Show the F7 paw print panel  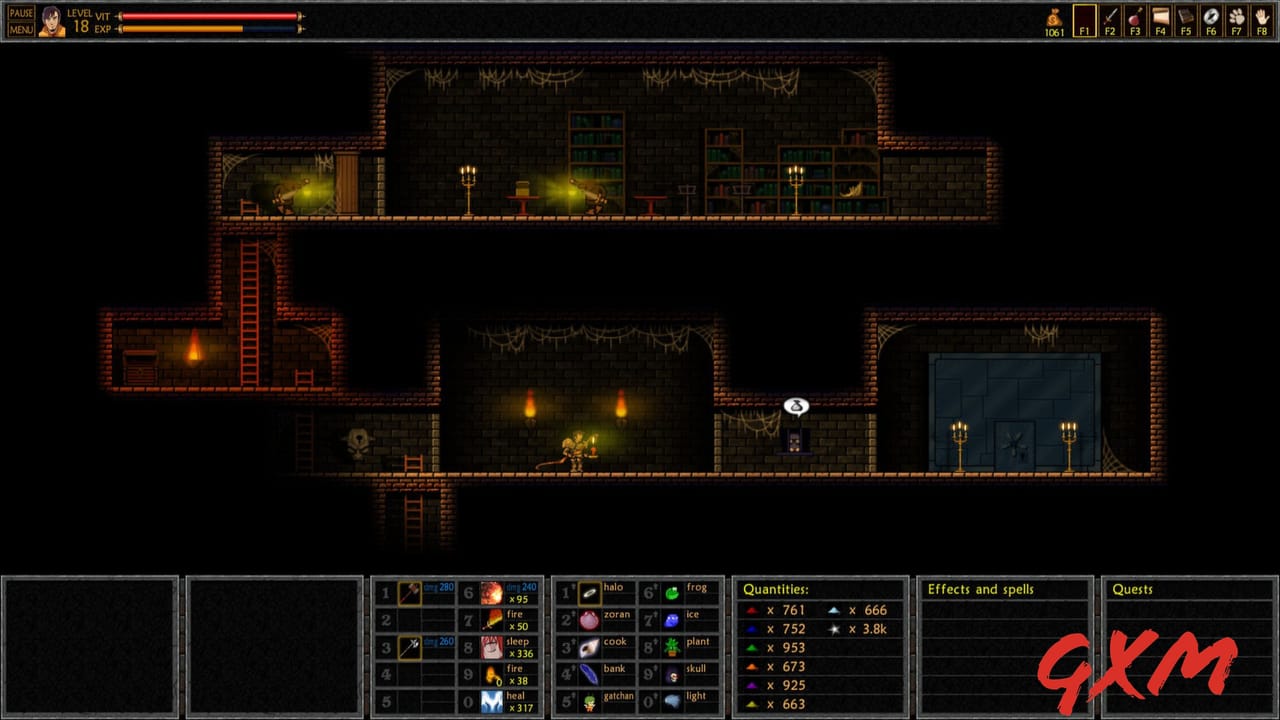click(1237, 20)
